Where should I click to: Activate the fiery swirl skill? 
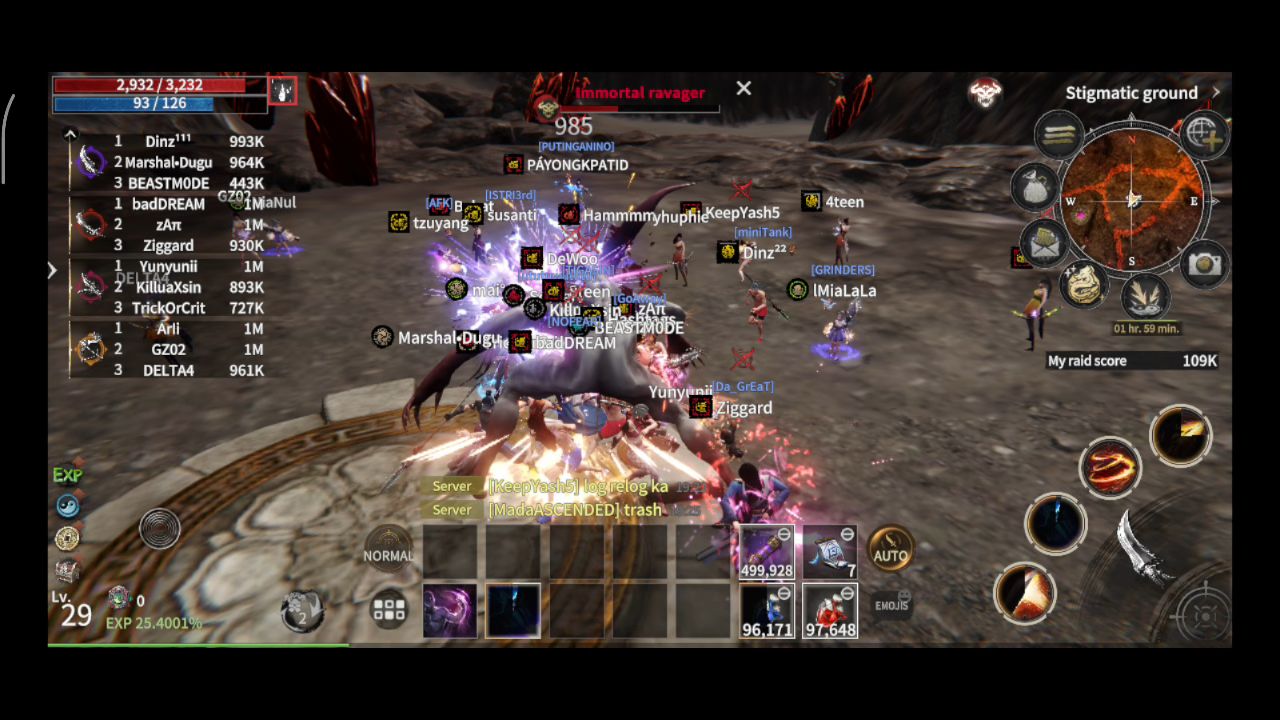pos(1110,468)
